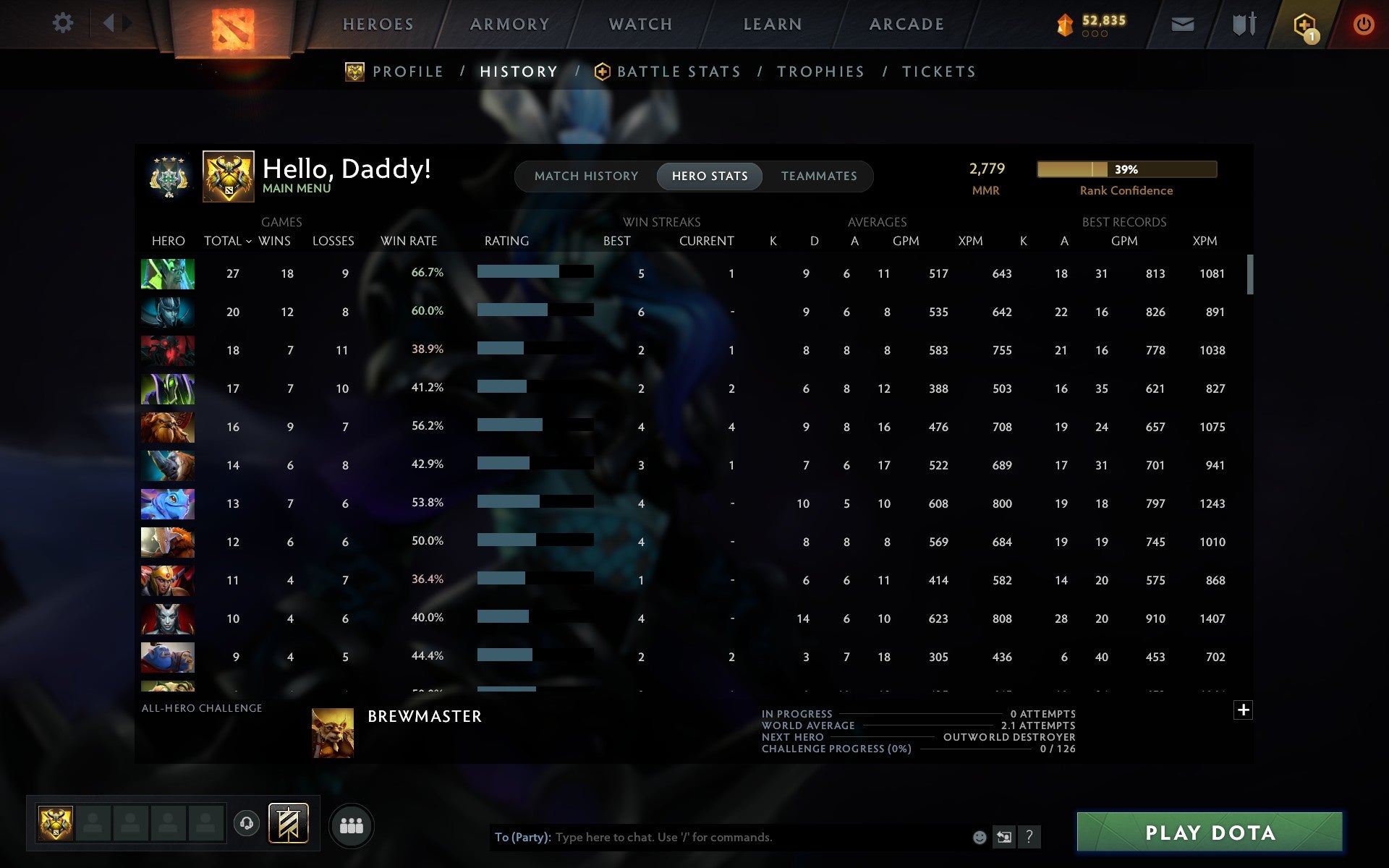Viewport: 1389px width, 868px height.
Task: Click the back arrow beside the settings gear
Action: pyautogui.click(x=109, y=23)
